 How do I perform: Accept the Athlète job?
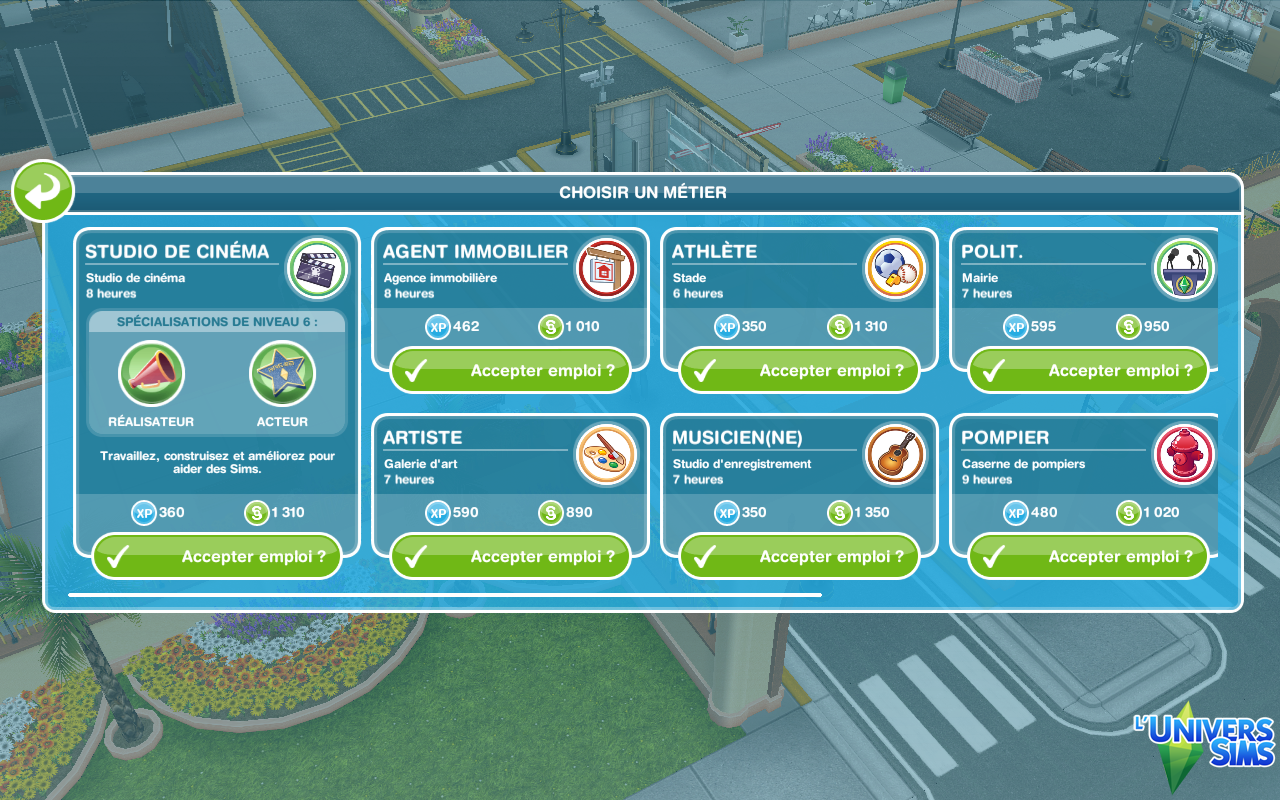click(799, 371)
